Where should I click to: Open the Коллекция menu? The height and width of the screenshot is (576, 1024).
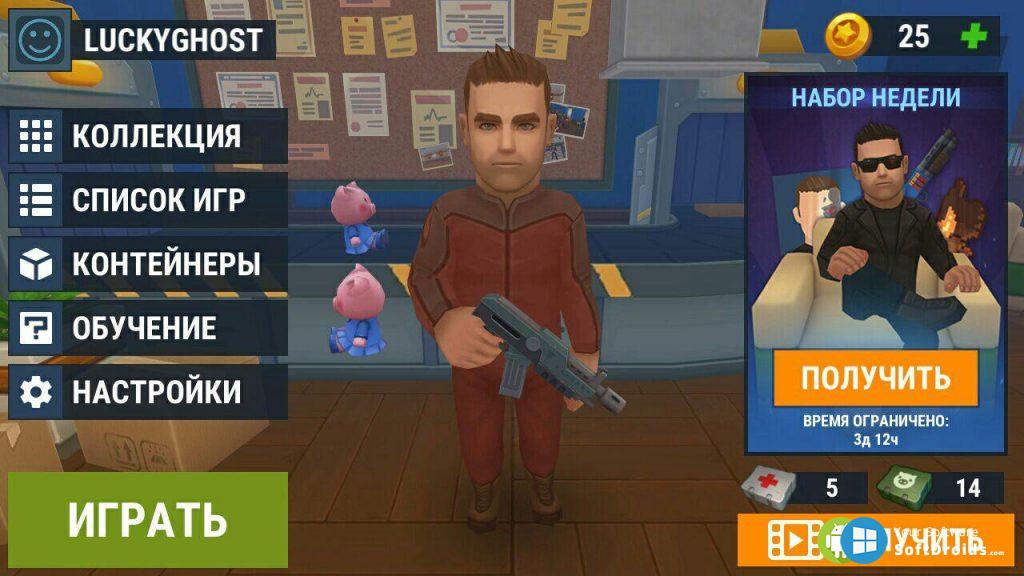[148, 136]
